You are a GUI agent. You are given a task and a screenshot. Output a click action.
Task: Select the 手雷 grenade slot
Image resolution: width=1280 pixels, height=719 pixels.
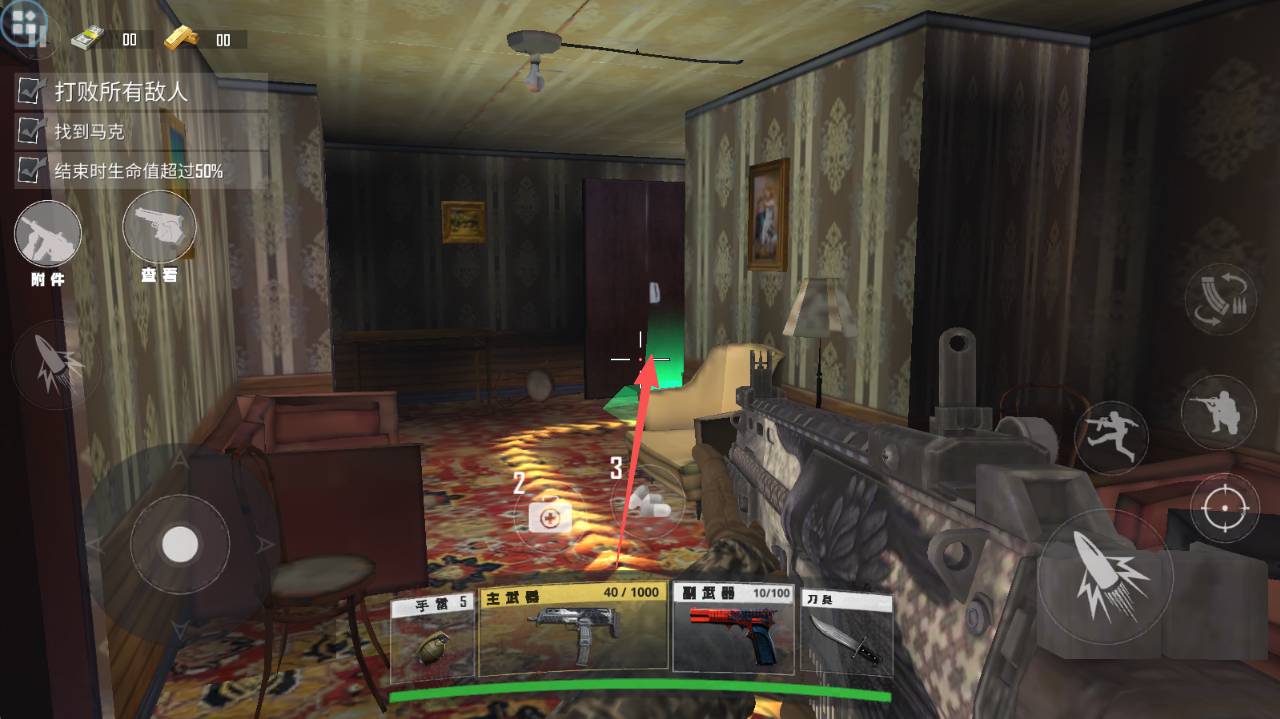click(x=434, y=638)
